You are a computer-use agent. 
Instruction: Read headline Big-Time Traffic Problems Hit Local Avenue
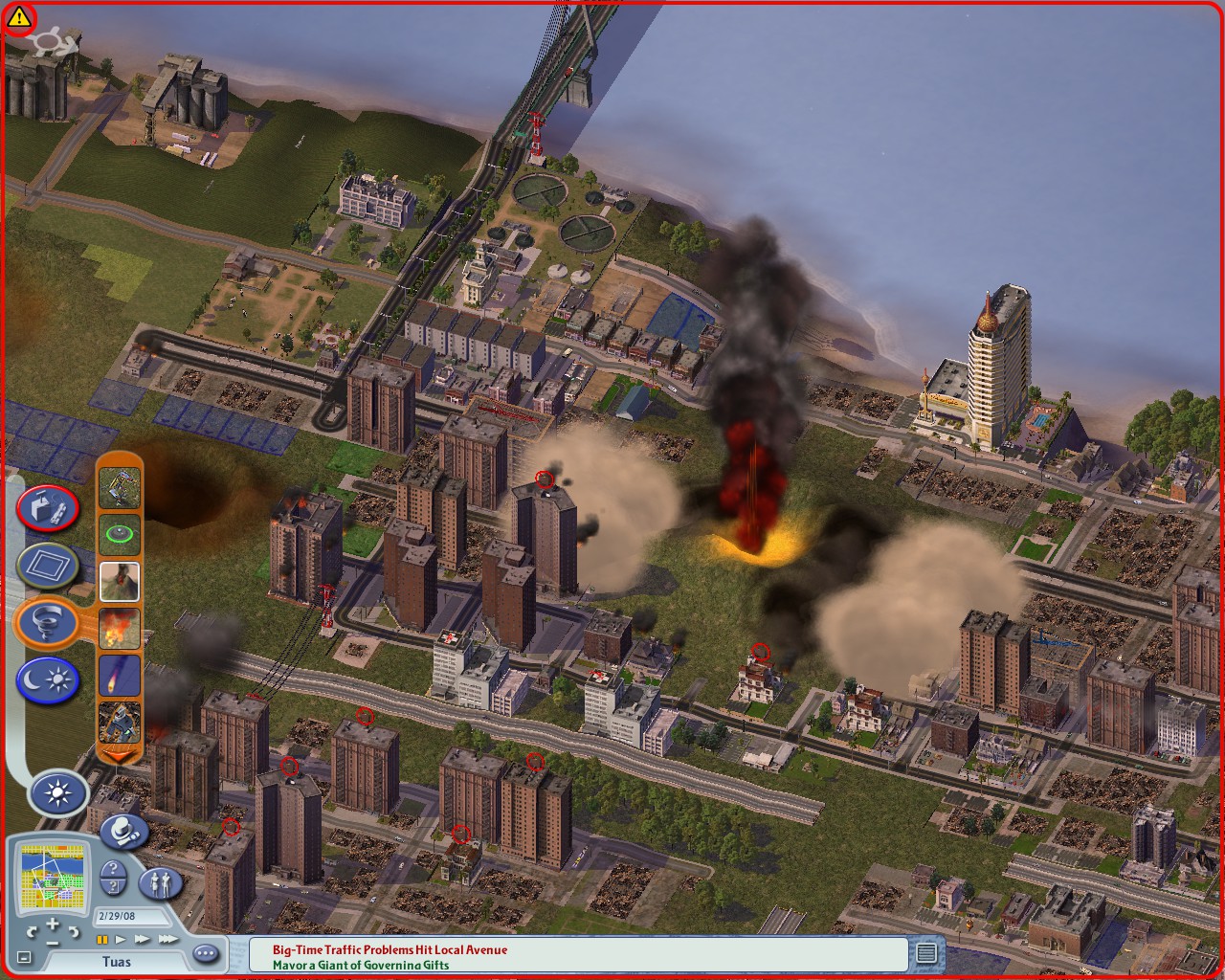point(387,950)
